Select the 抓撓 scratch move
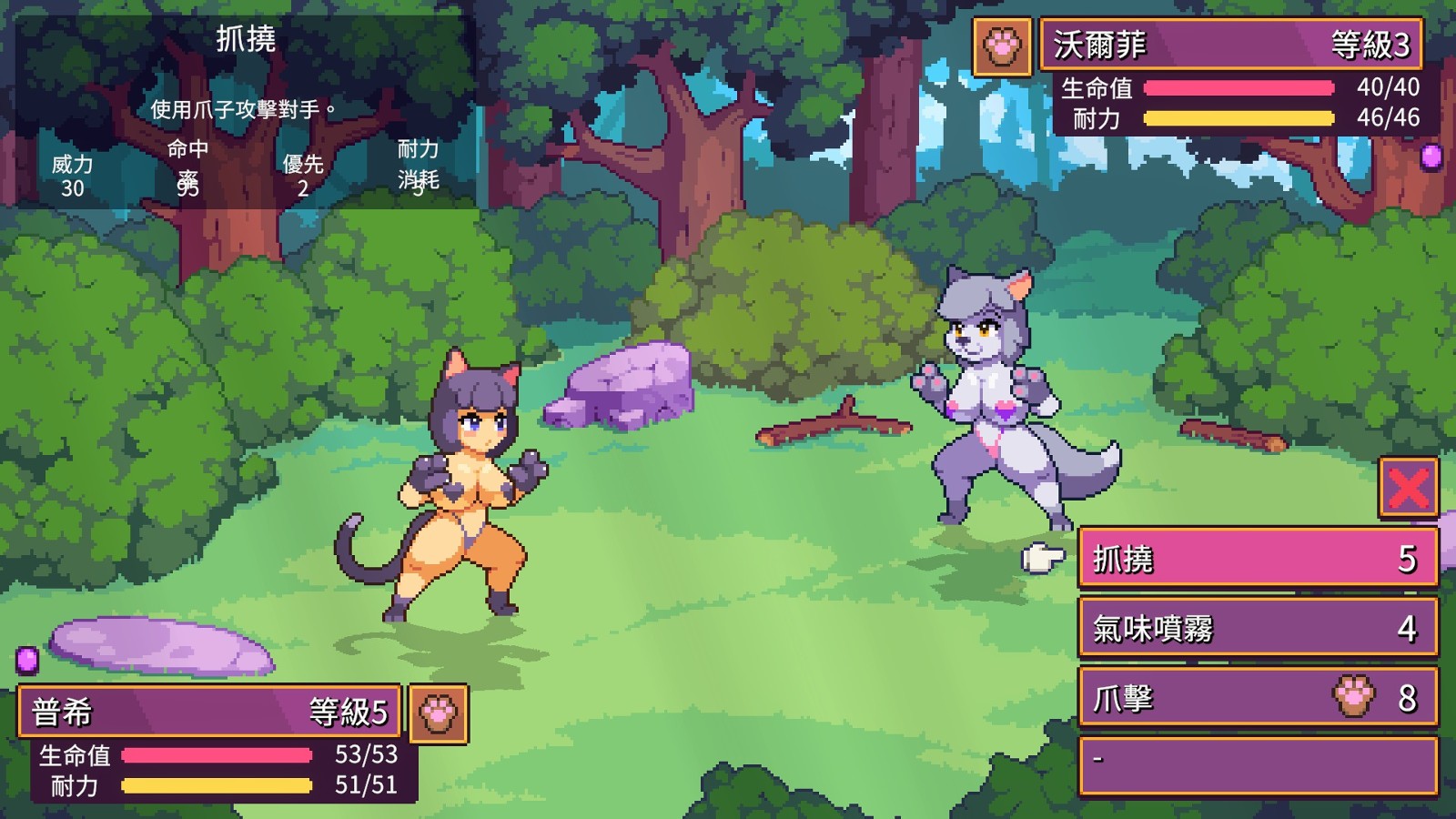 click(x=1258, y=559)
